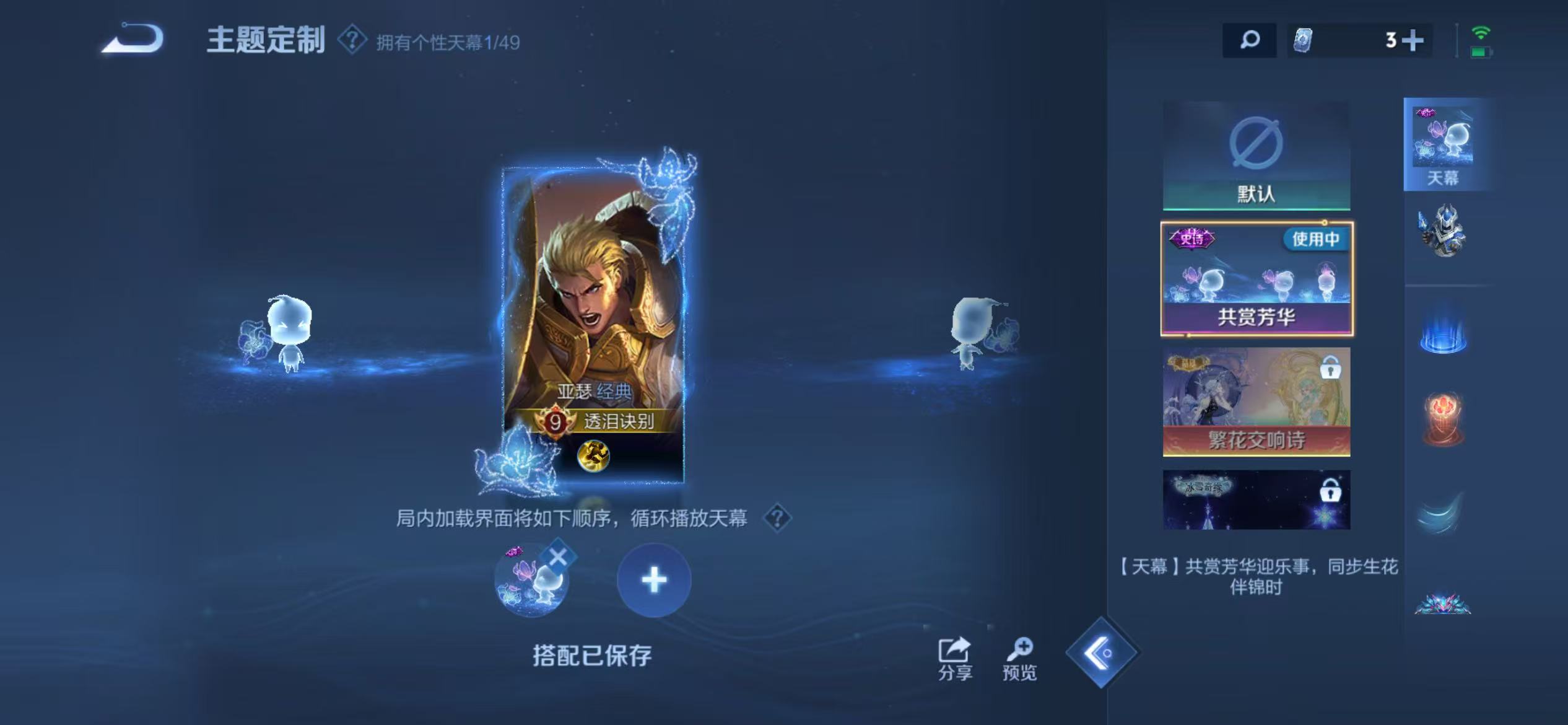Open the search magnifier at top right

point(1250,40)
